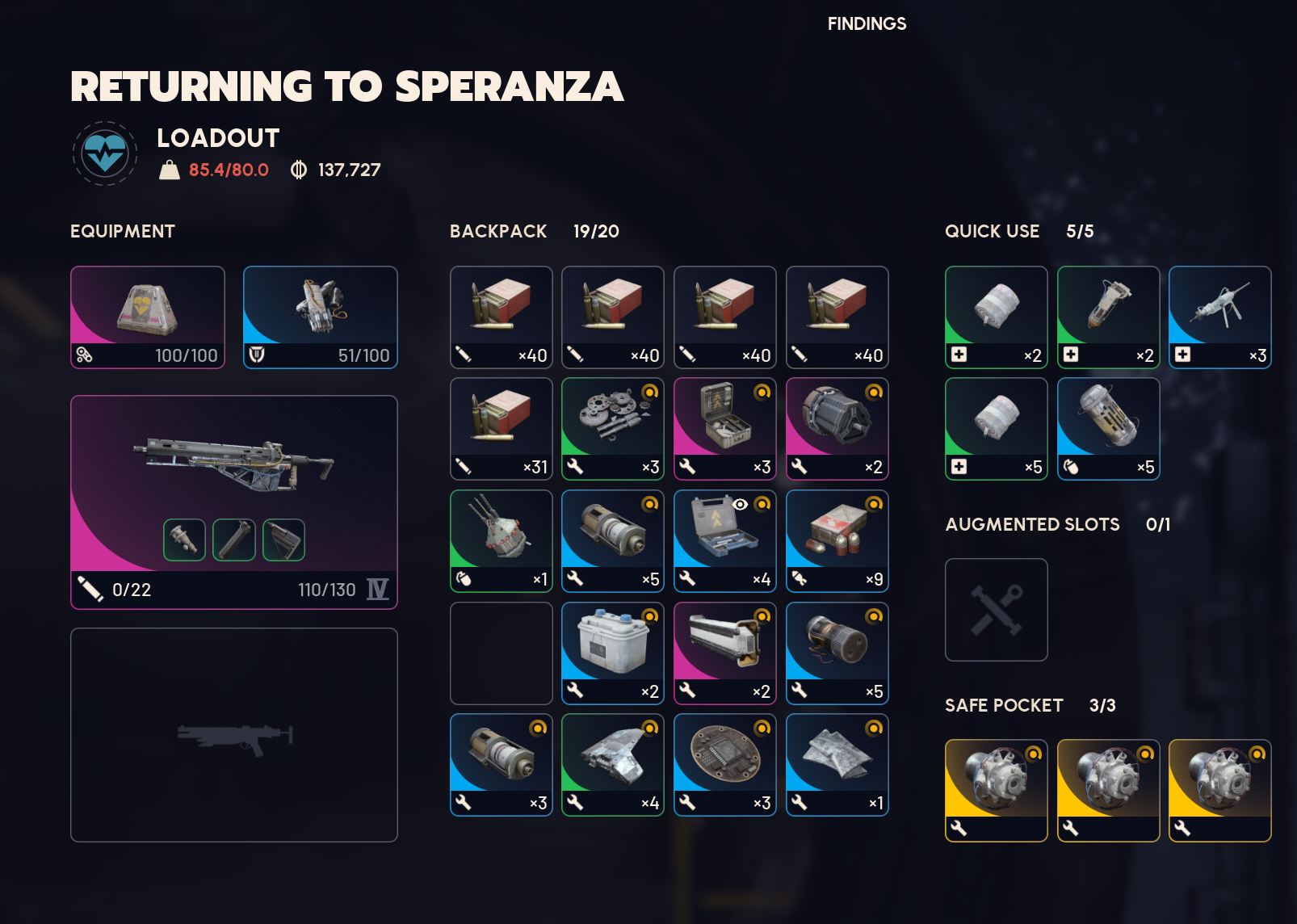Image resolution: width=1297 pixels, height=924 pixels.
Task: Open the empty augmented slot
Action: tap(997, 610)
